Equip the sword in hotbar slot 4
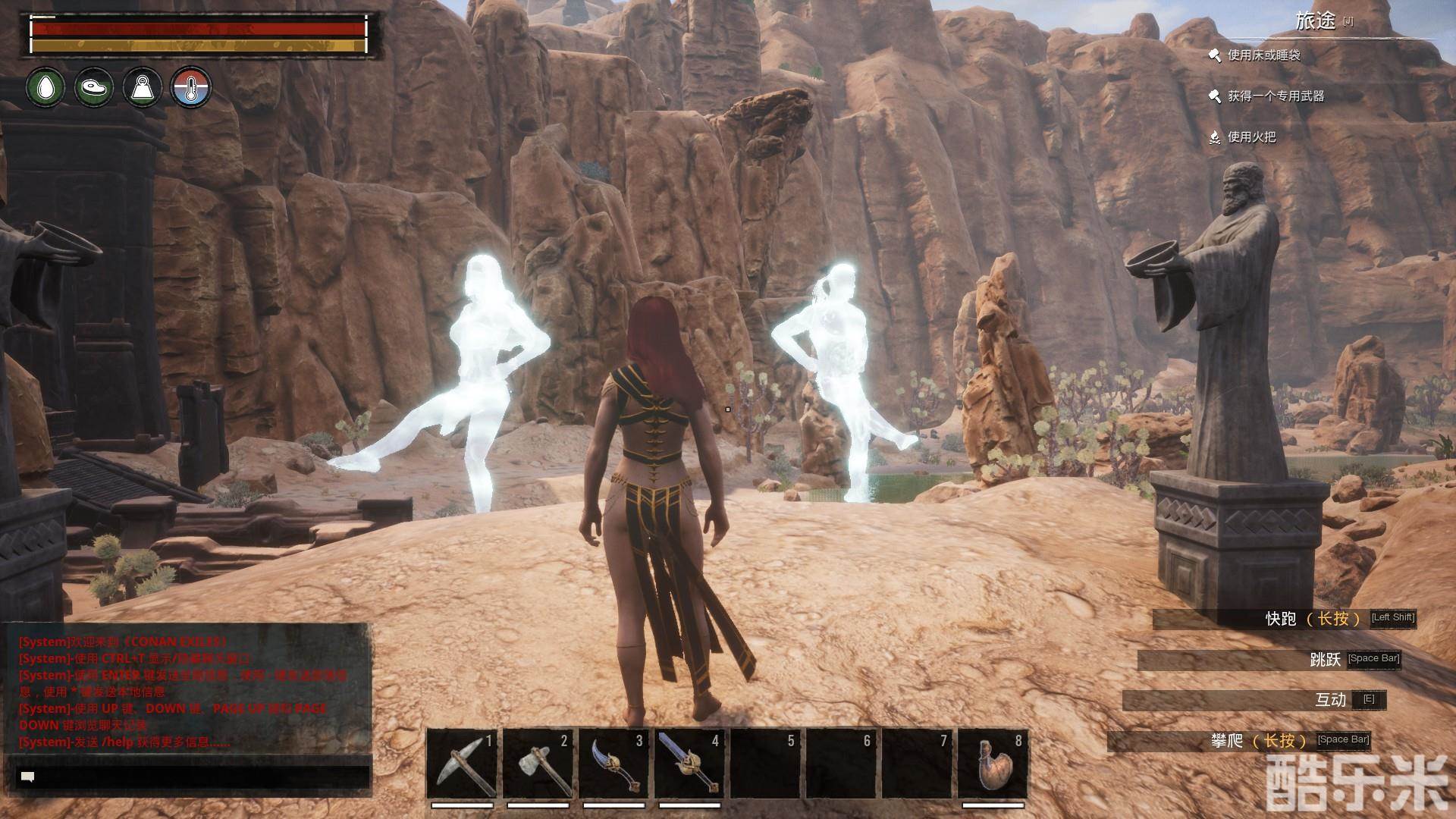1456x819 pixels. (689, 764)
